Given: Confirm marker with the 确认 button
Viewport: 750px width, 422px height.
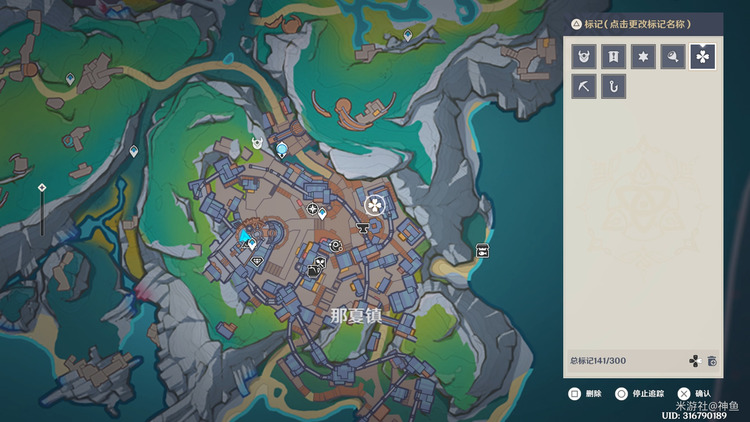Looking at the screenshot, I should (696, 394).
